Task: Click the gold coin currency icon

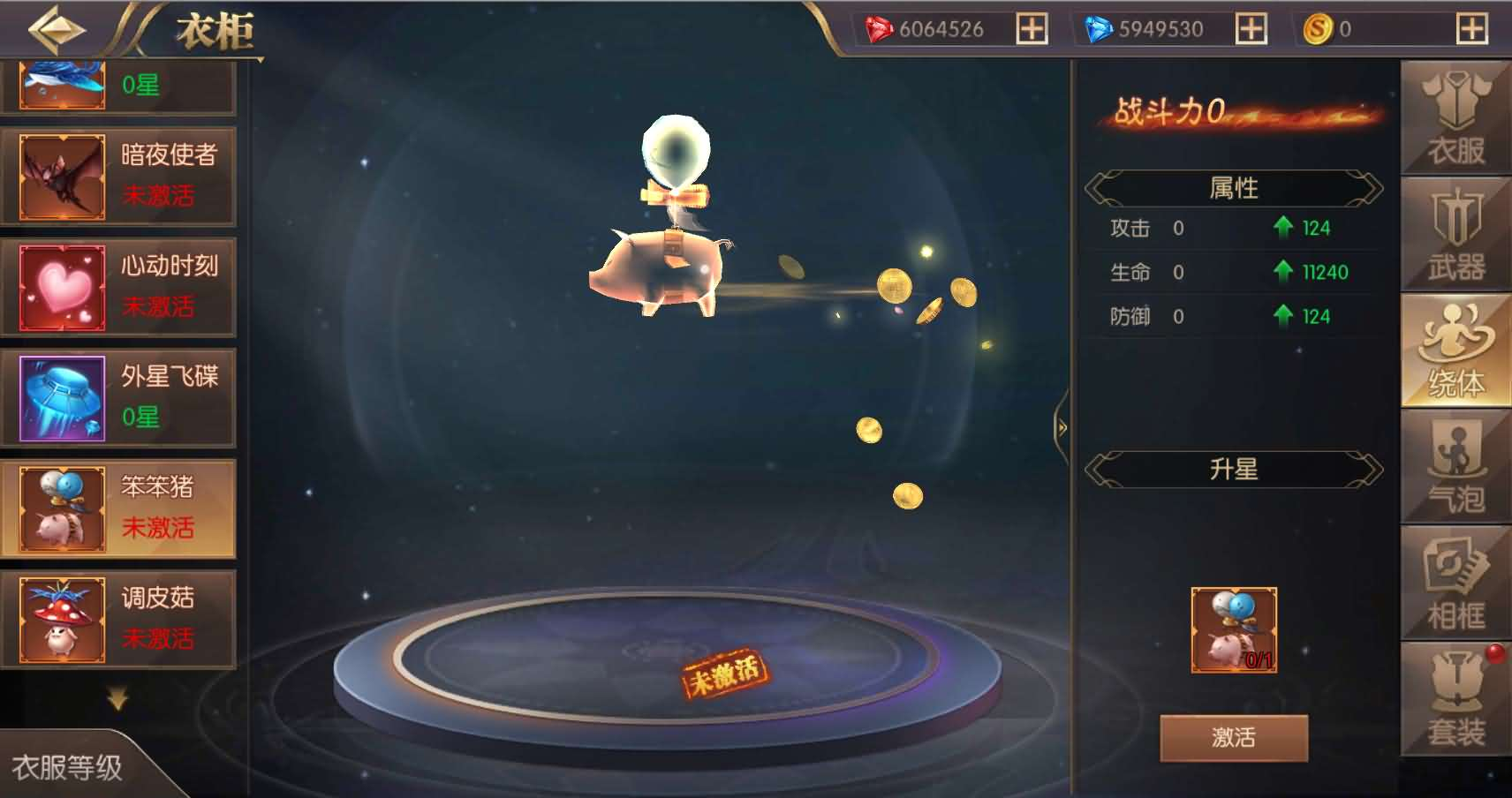Action: pos(1317,28)
